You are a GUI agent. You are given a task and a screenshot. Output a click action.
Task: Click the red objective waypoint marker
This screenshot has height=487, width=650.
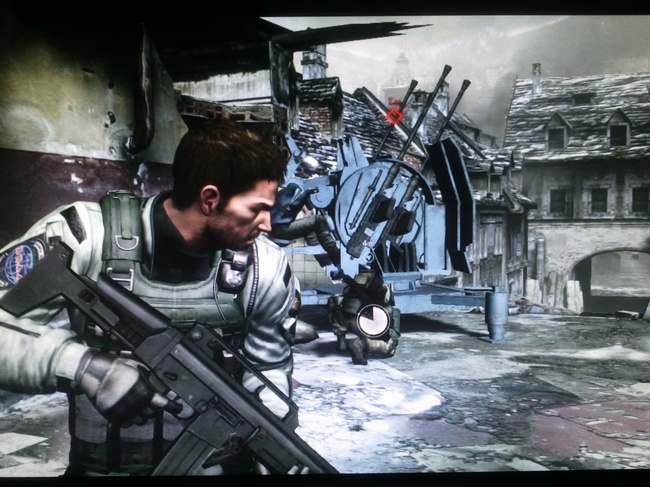395,115
